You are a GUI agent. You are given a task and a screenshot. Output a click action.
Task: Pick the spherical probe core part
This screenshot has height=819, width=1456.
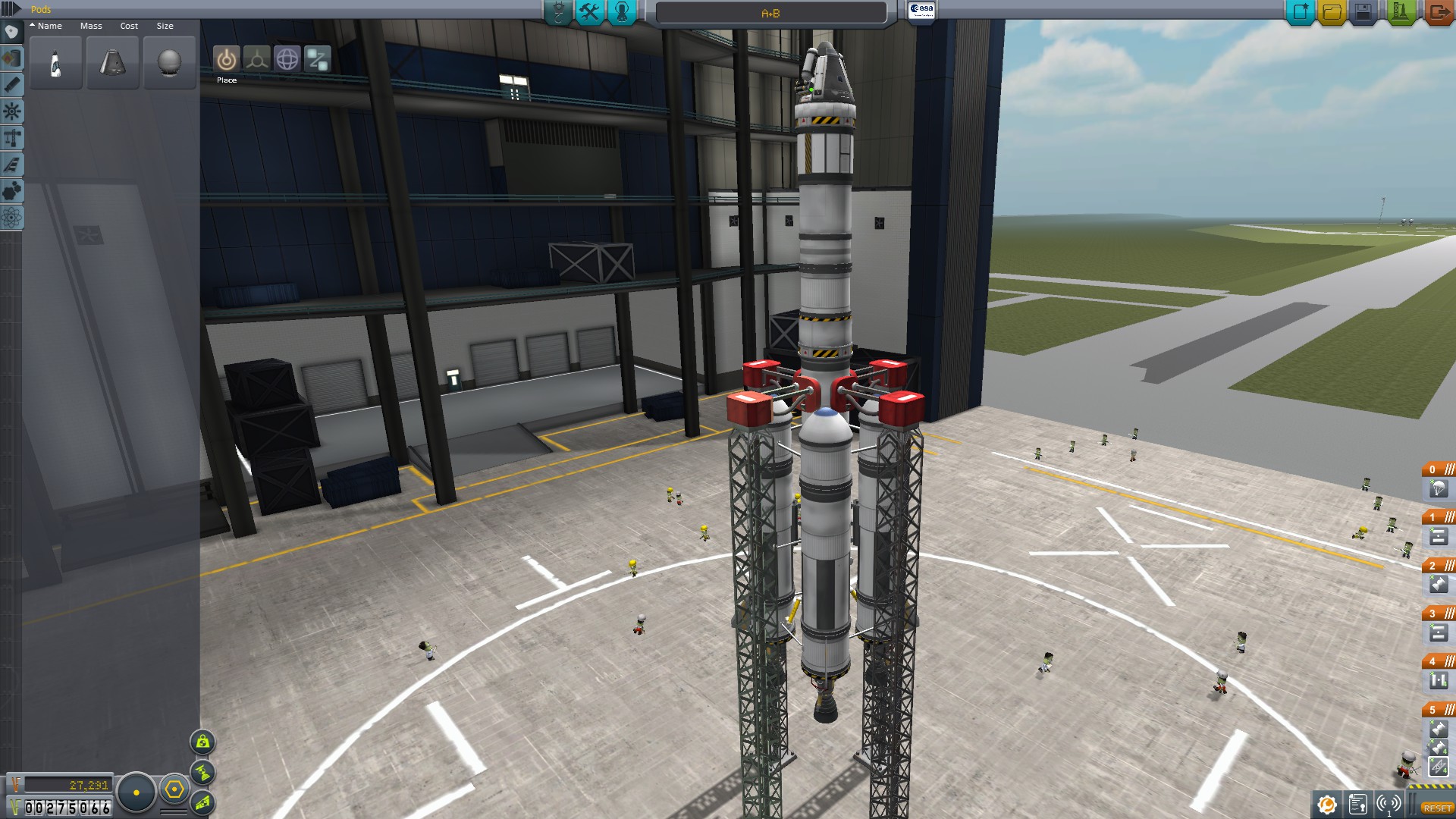(x=169, y=63)
